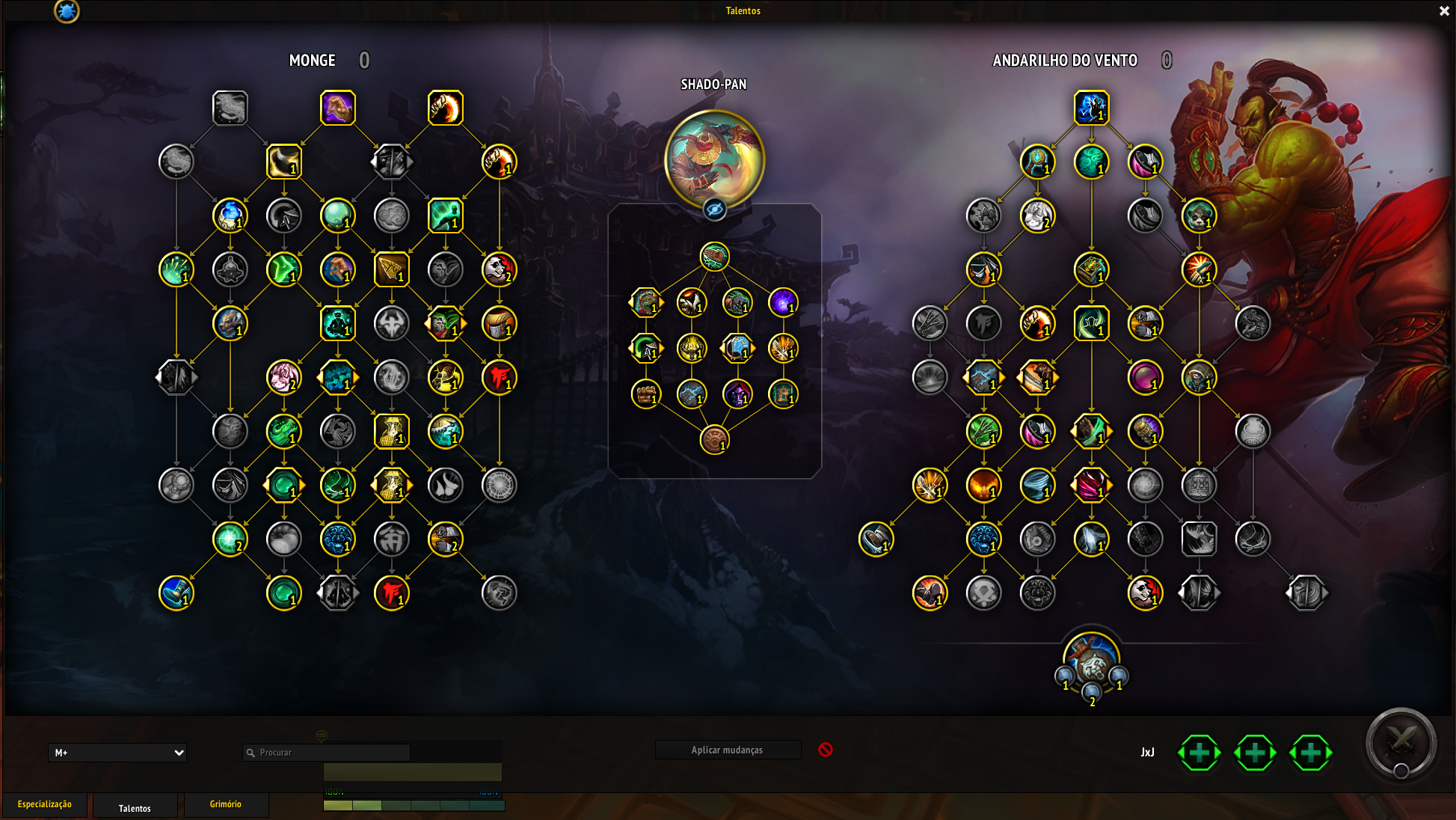This screenshot has width=1456, height=820.
Task: Select the Talentos tab
Action: [x=135, y=808]
